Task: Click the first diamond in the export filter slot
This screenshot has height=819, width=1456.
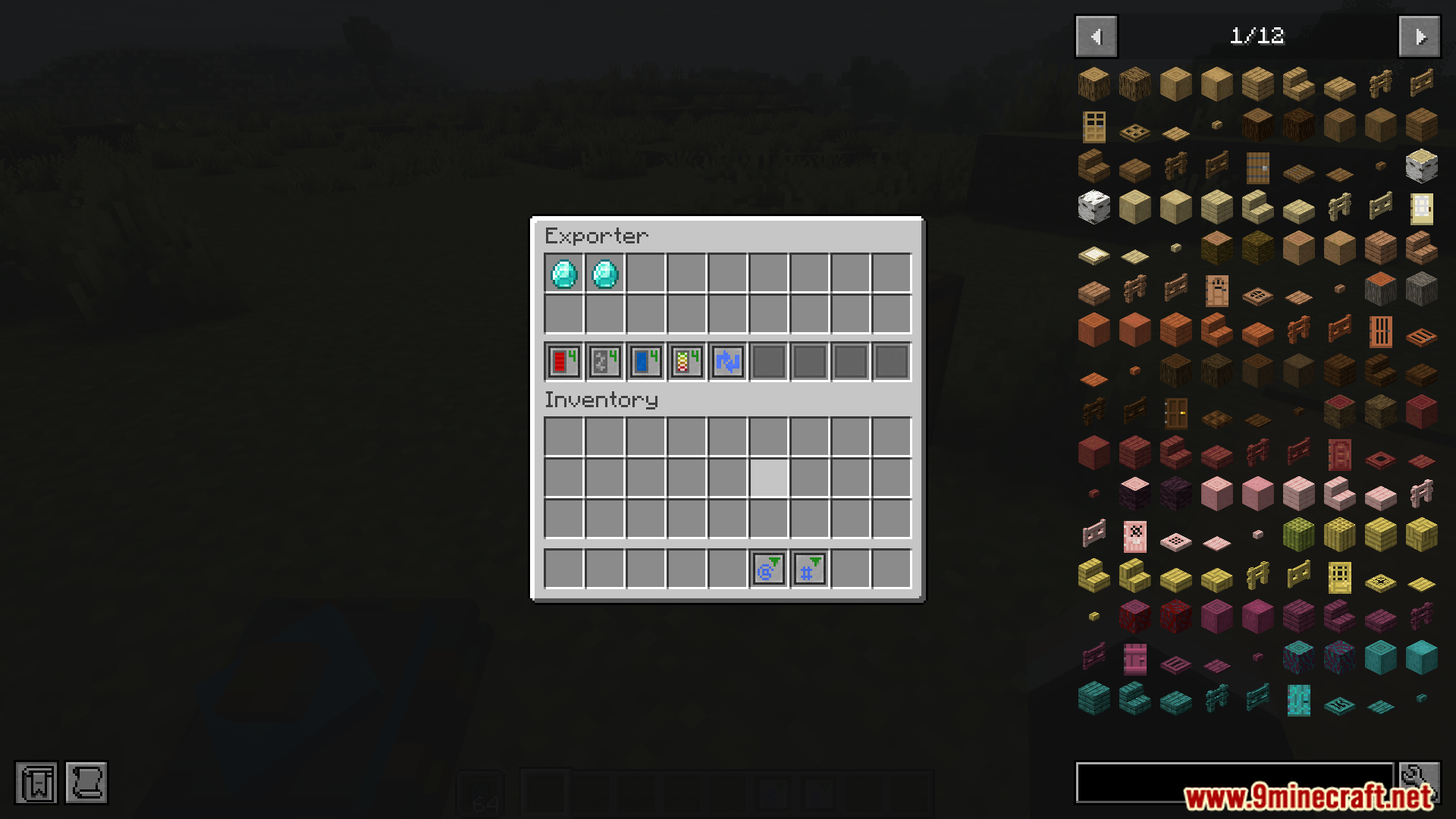Action: (563, 275)
